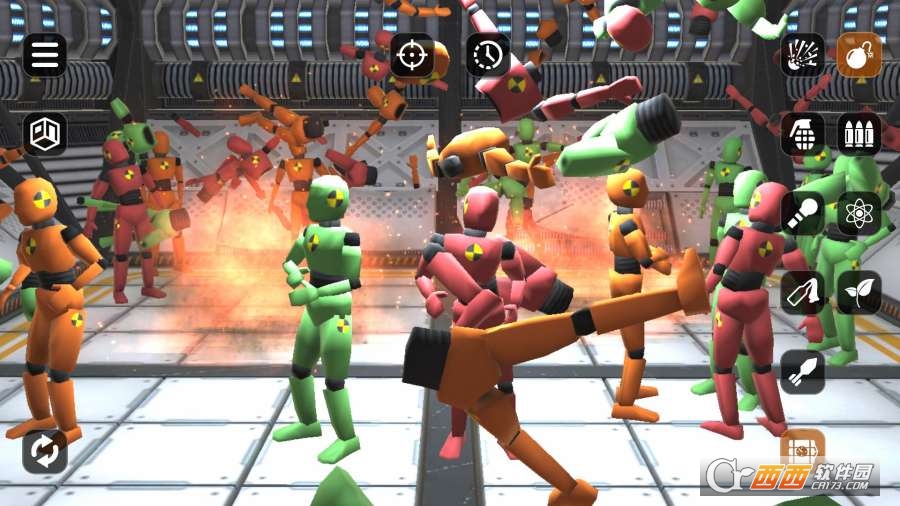The image size is (900, 506).
Task: Open the hamburger menu
Action: (45, 55)
